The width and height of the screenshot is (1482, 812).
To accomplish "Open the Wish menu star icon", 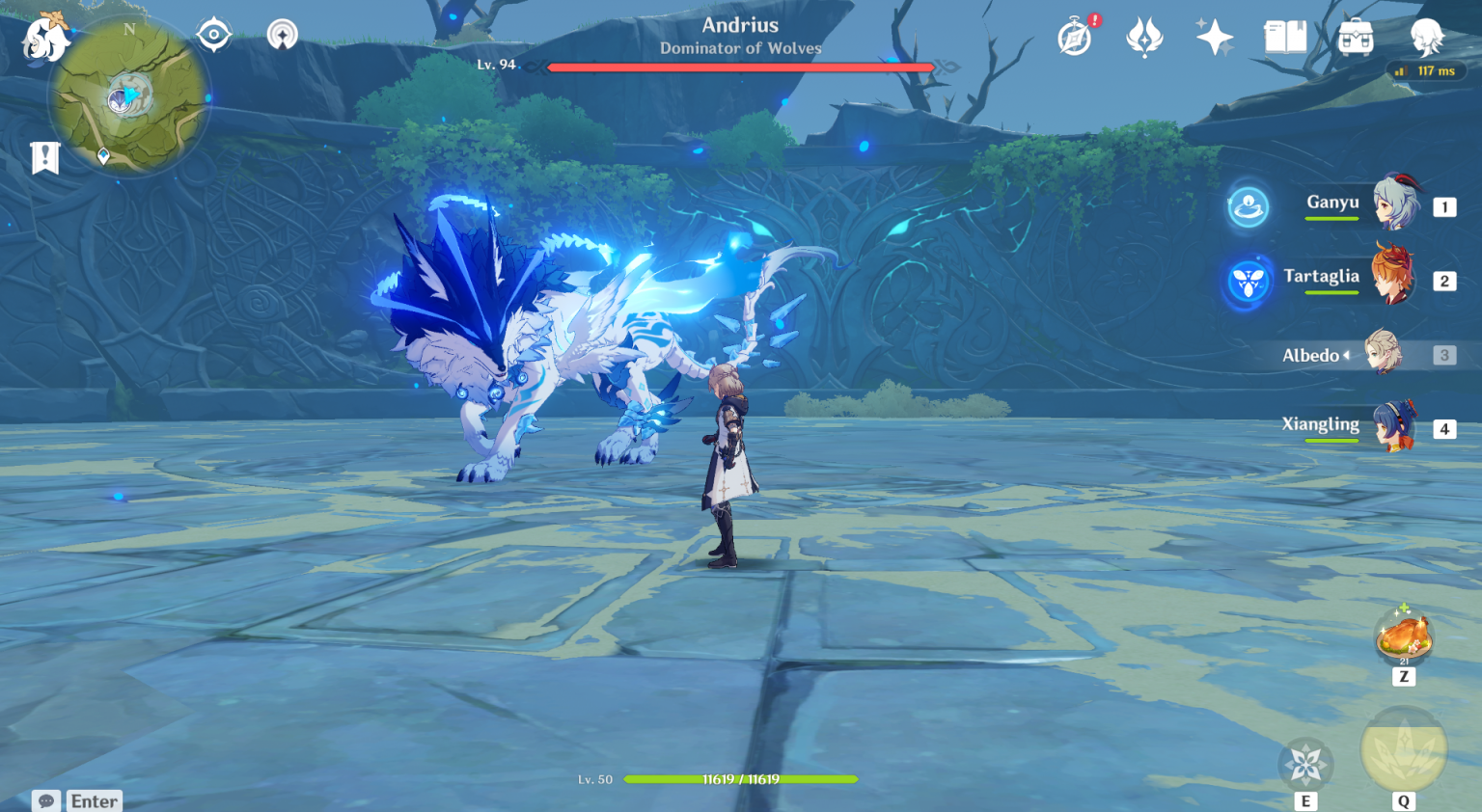I will (x=1213, y=39).
